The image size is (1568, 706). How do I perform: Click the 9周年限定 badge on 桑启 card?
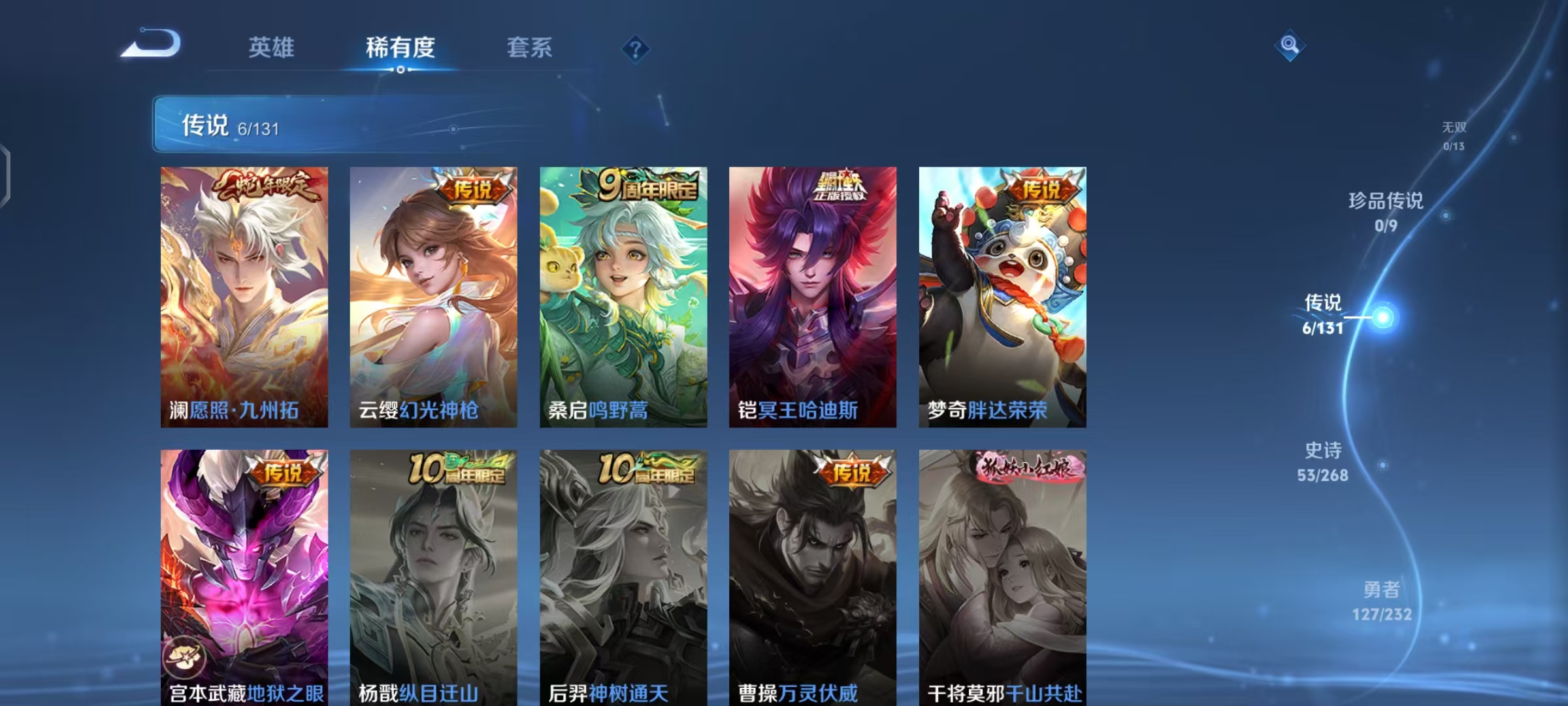point(647,187)
